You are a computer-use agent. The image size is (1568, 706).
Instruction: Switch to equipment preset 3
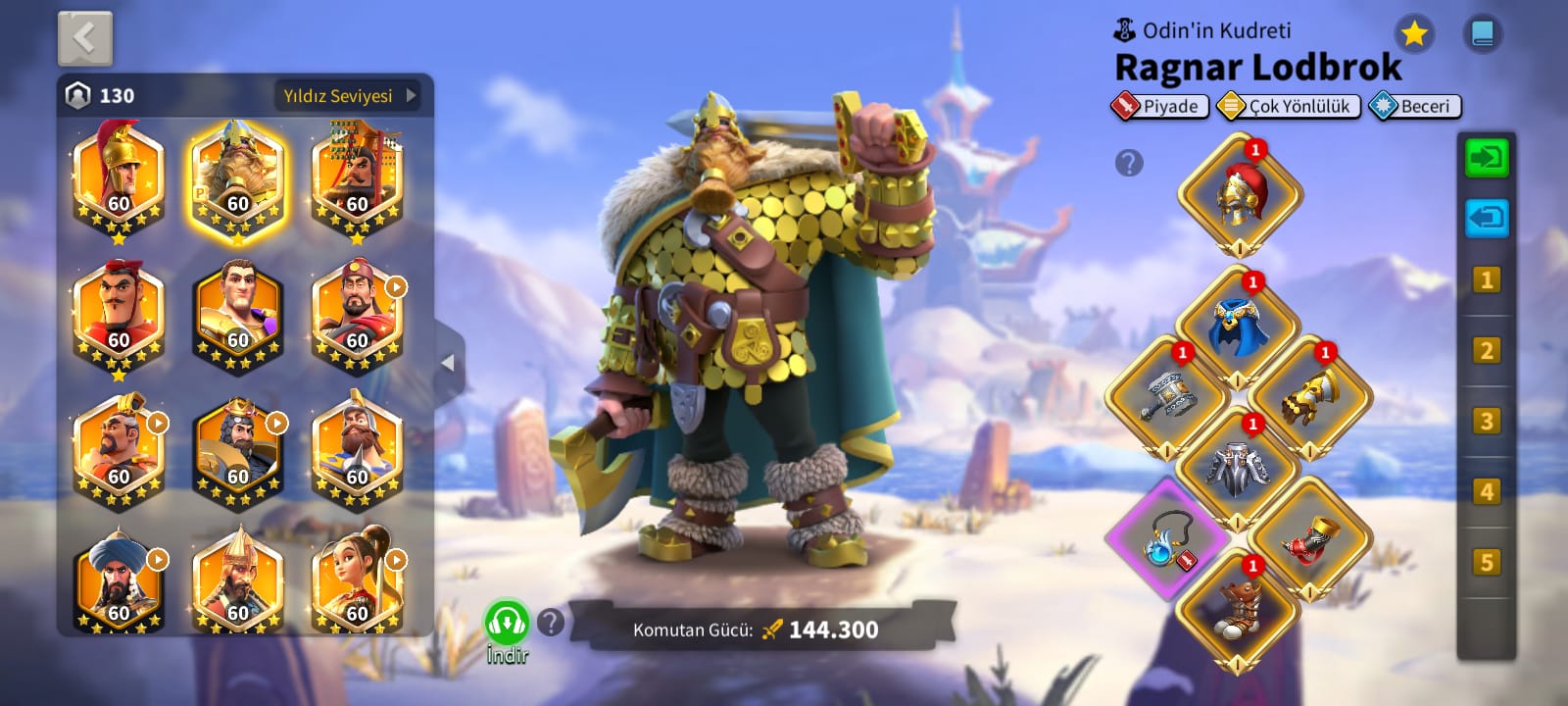[x=1486, y=422]
